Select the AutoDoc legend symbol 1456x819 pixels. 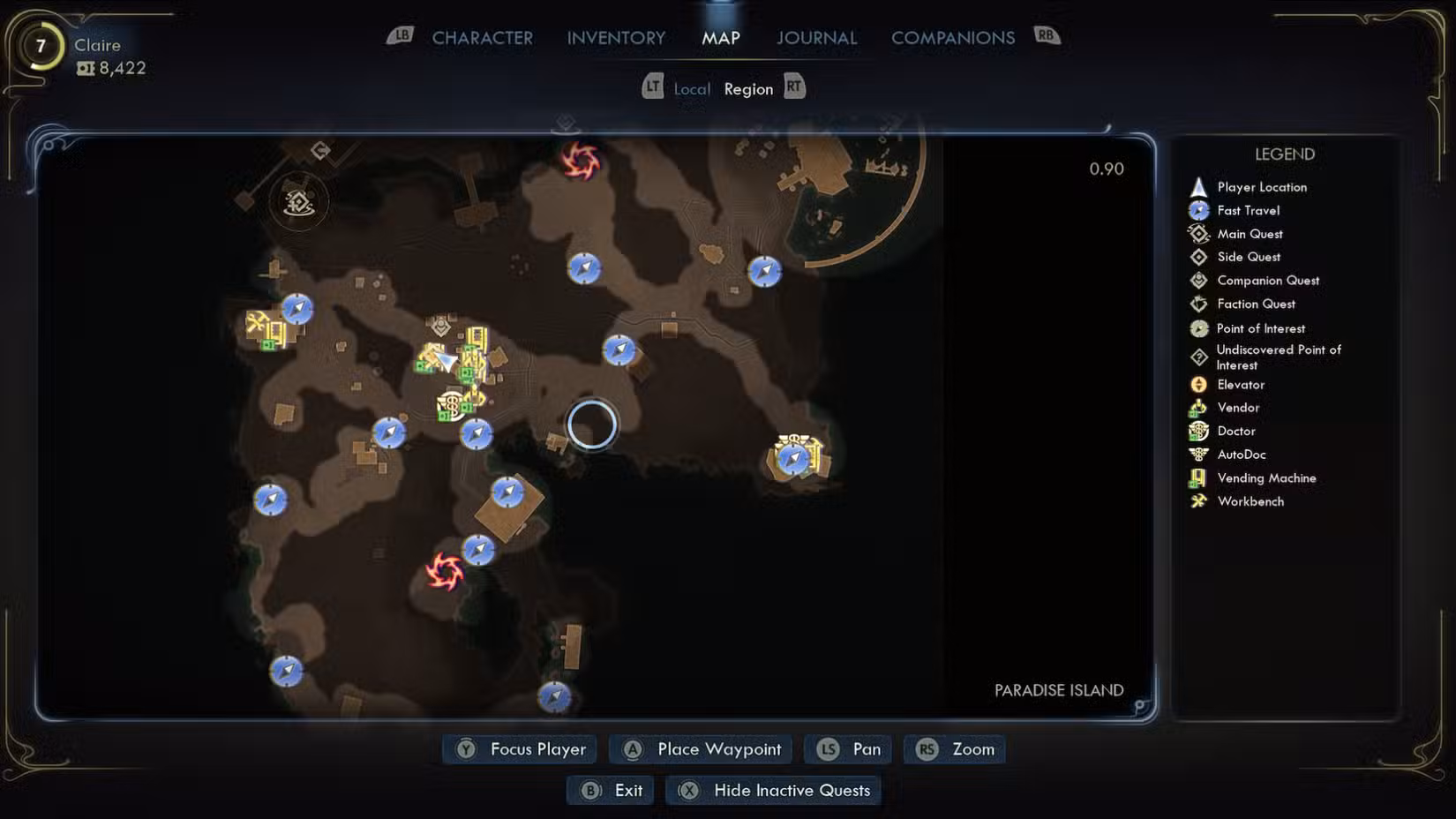[1198, 454]
